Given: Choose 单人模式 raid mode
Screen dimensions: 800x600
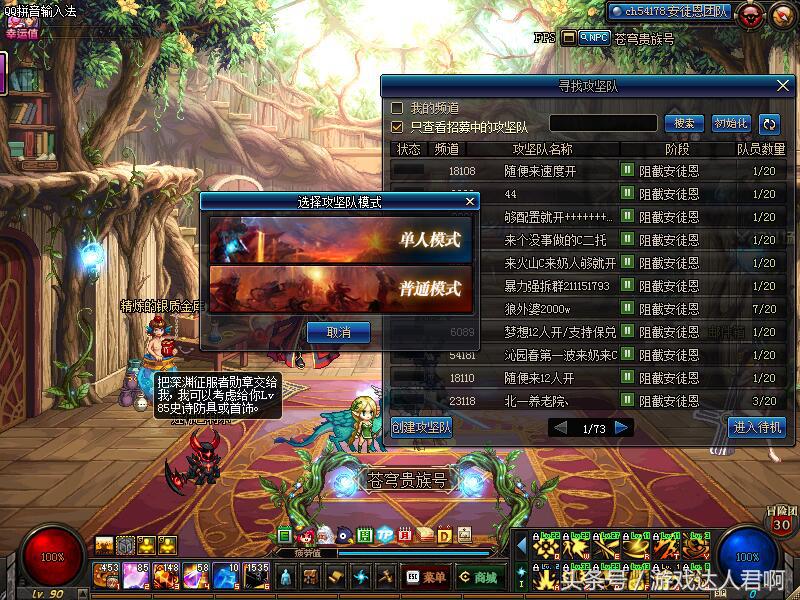Looking at the screenshot, I should click(x=340, y=240).
